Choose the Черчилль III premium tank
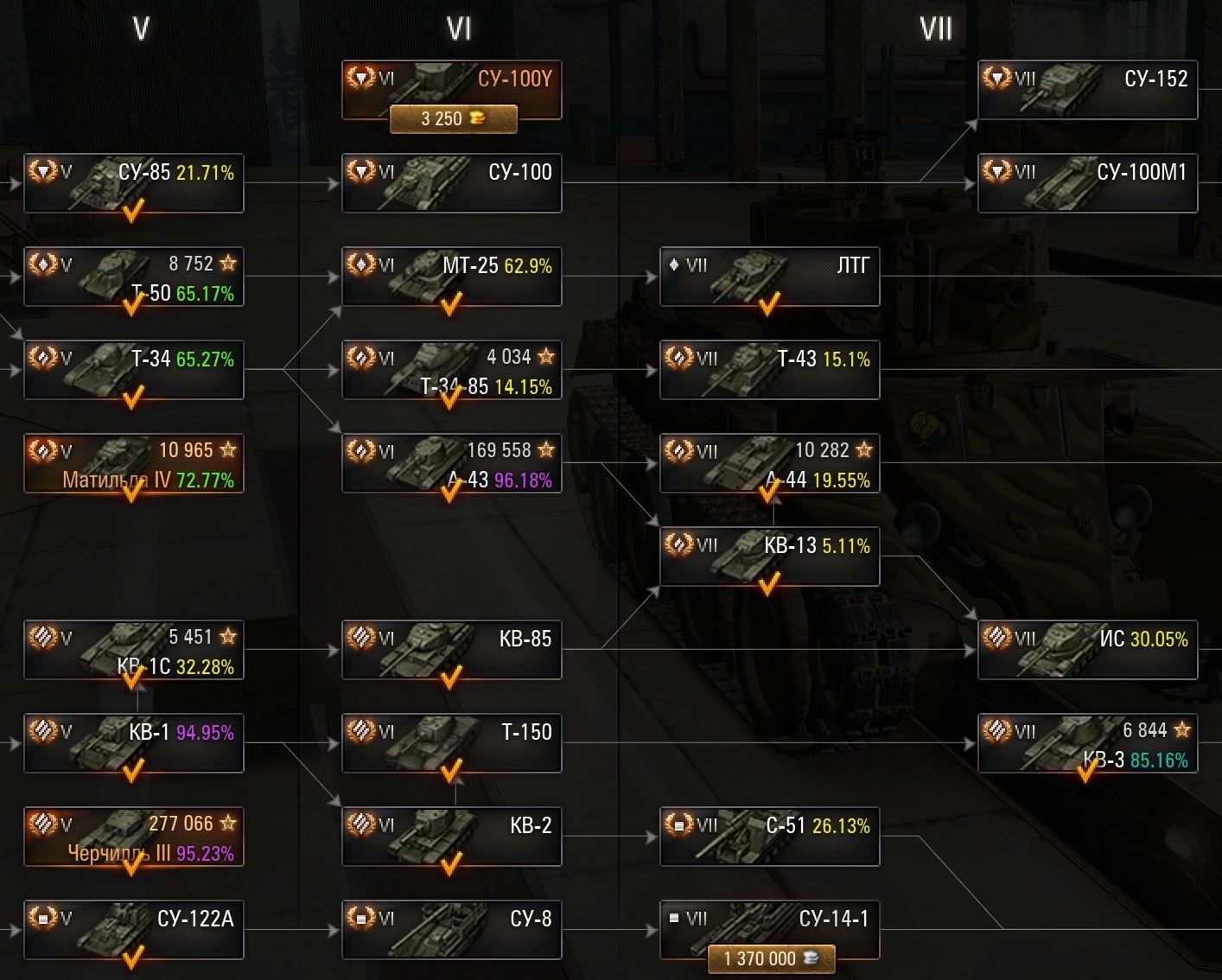The height and width of the screenshot is (980, 1222). [x=134, y=837]
